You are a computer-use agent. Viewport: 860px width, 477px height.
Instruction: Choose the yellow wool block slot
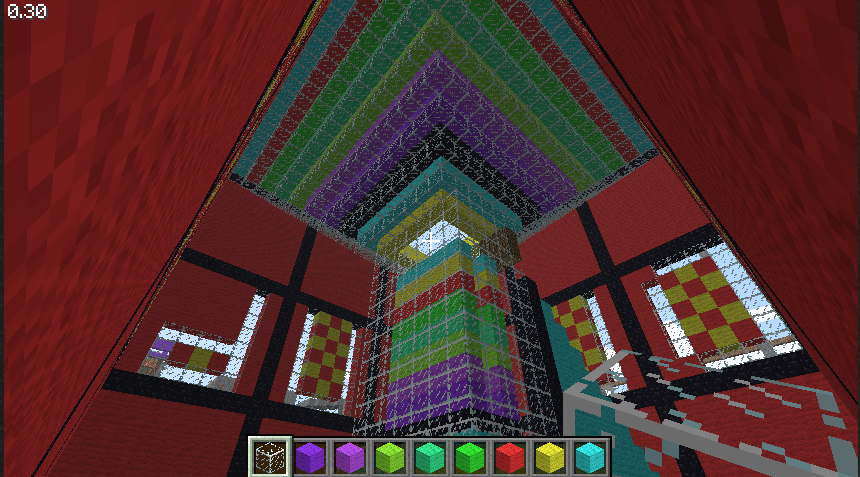click(549, 458)
